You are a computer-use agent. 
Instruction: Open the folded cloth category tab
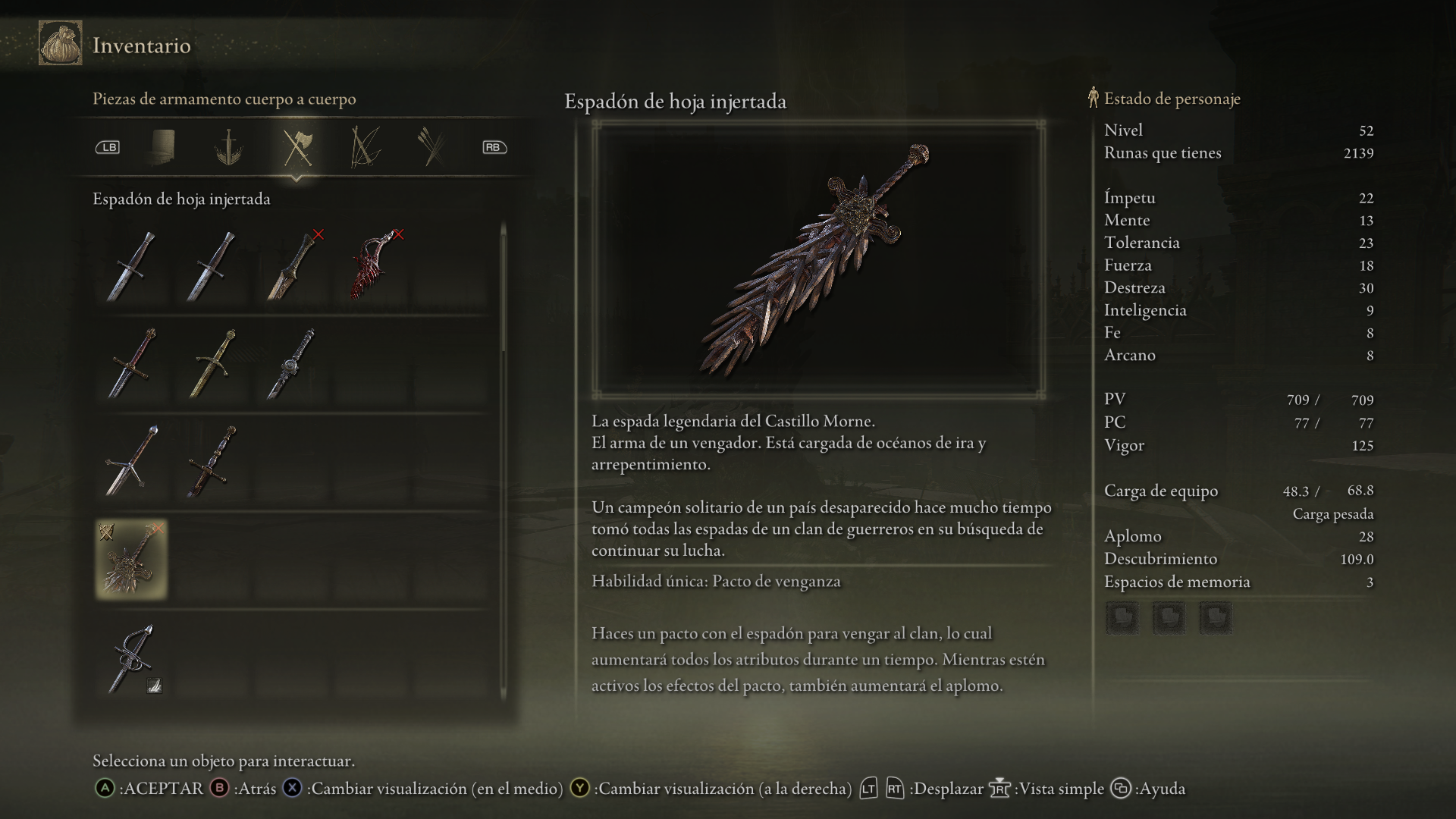[x=162, y=147]
